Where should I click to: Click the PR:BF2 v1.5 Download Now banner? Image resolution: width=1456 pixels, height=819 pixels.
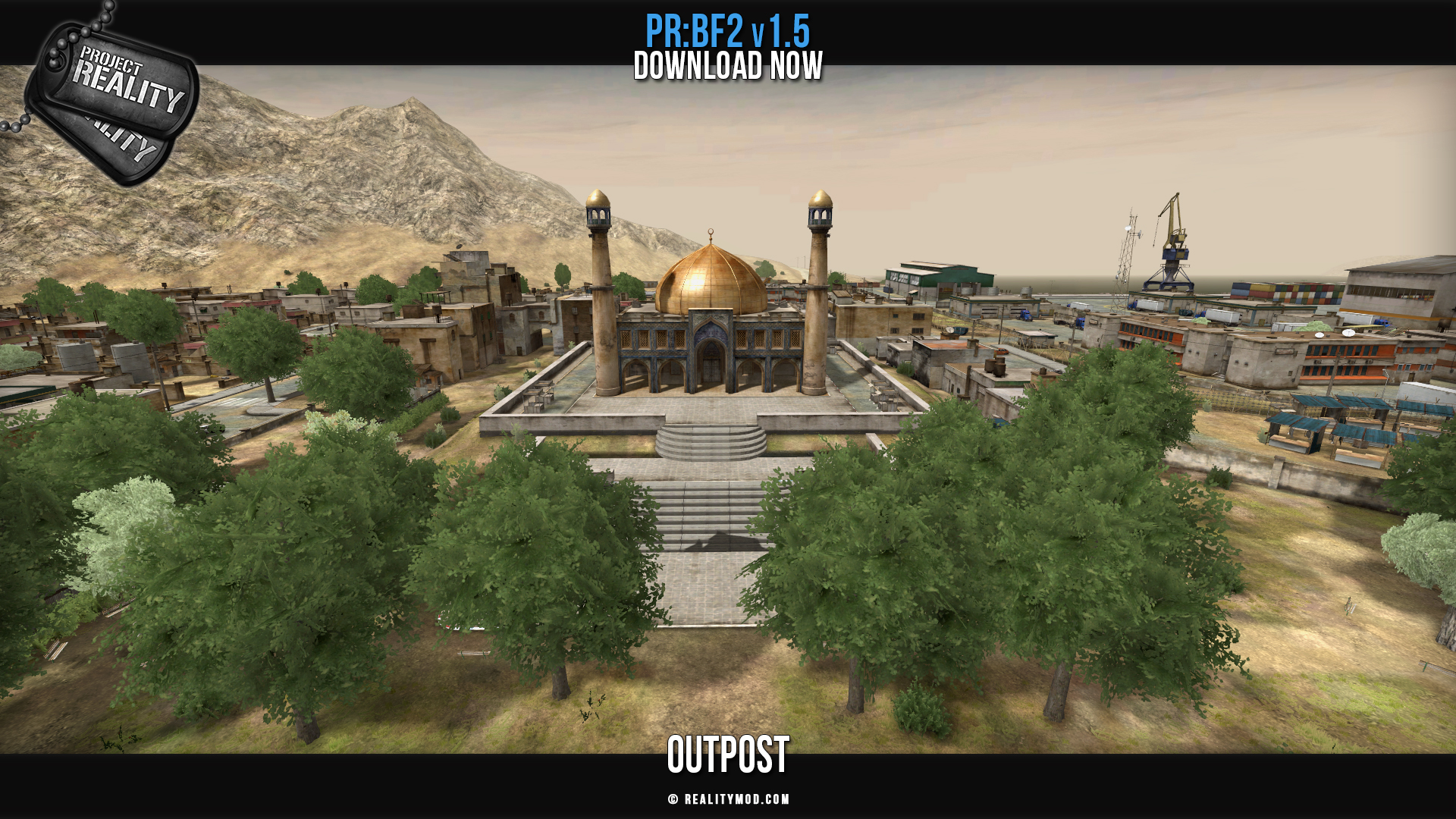728,48
